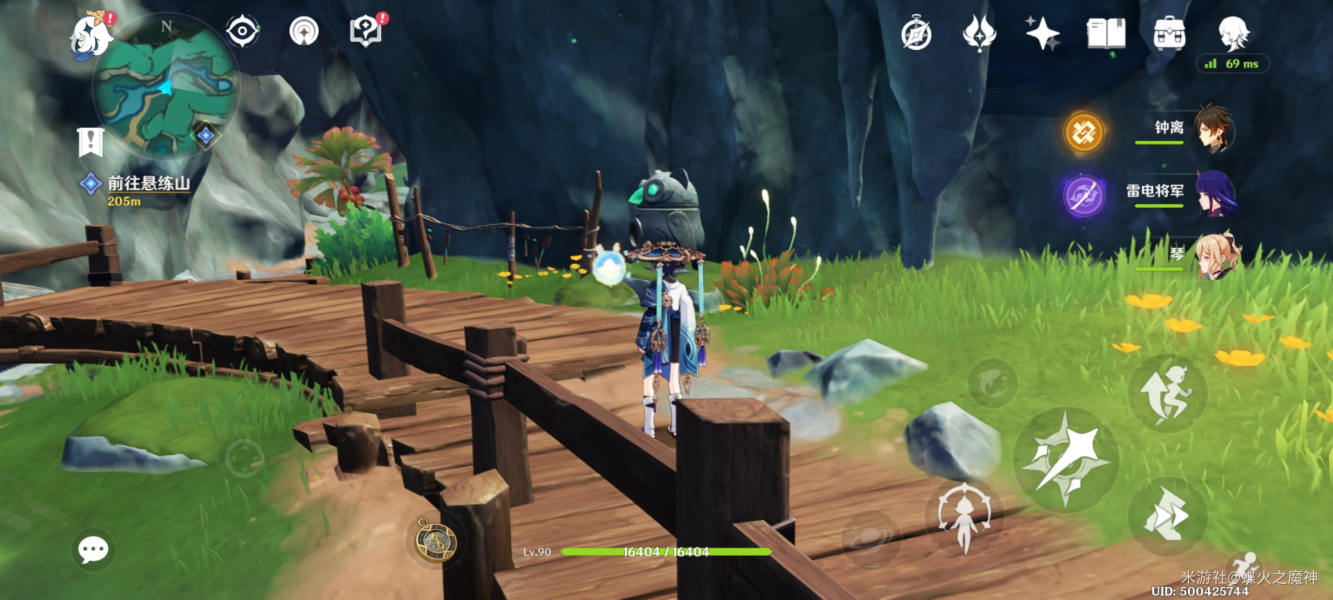Open the tutorial tips icon with red alert
Screen dimensions: 1333x600
(366, 31)
